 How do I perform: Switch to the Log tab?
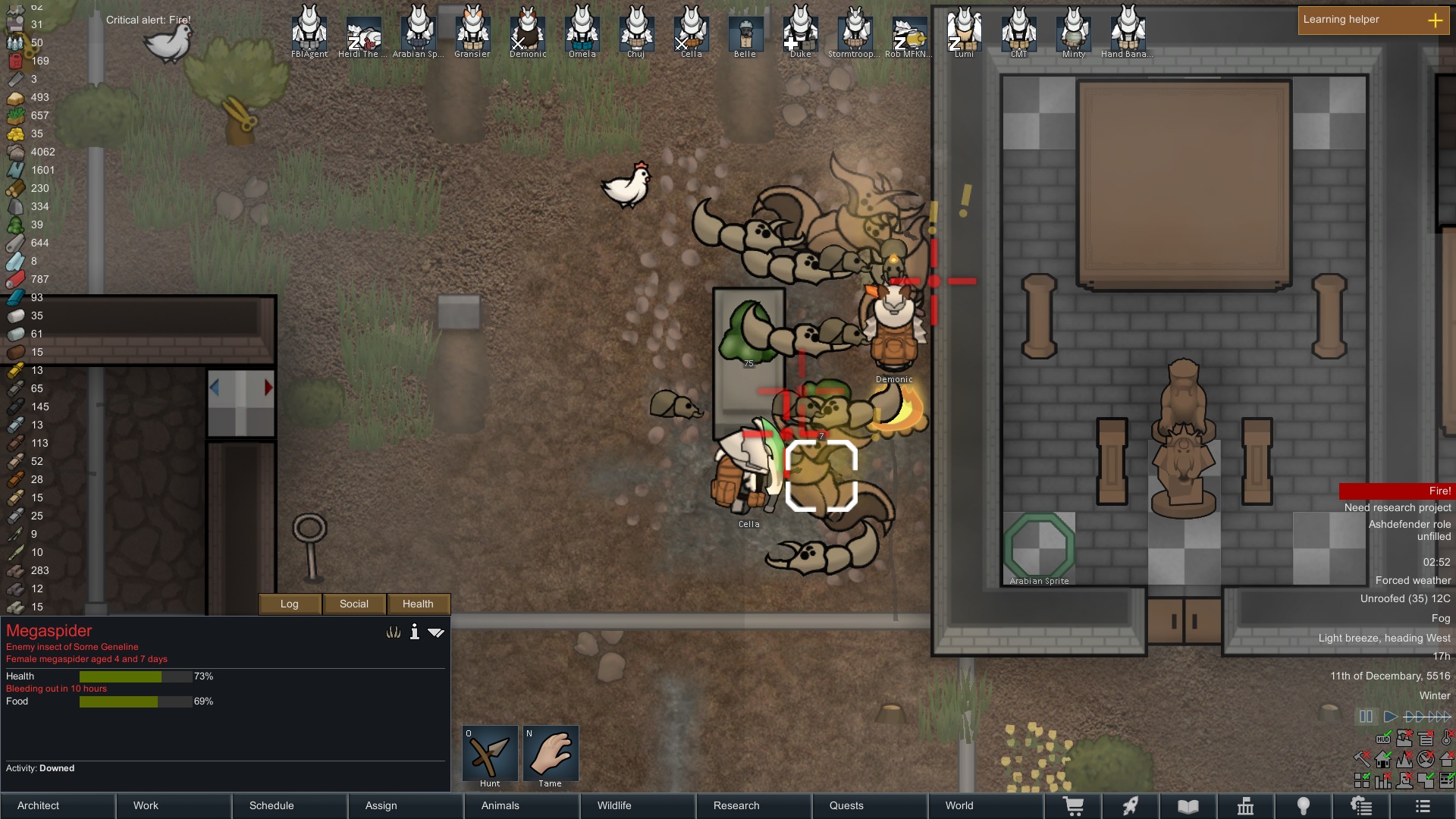(290, 604)
